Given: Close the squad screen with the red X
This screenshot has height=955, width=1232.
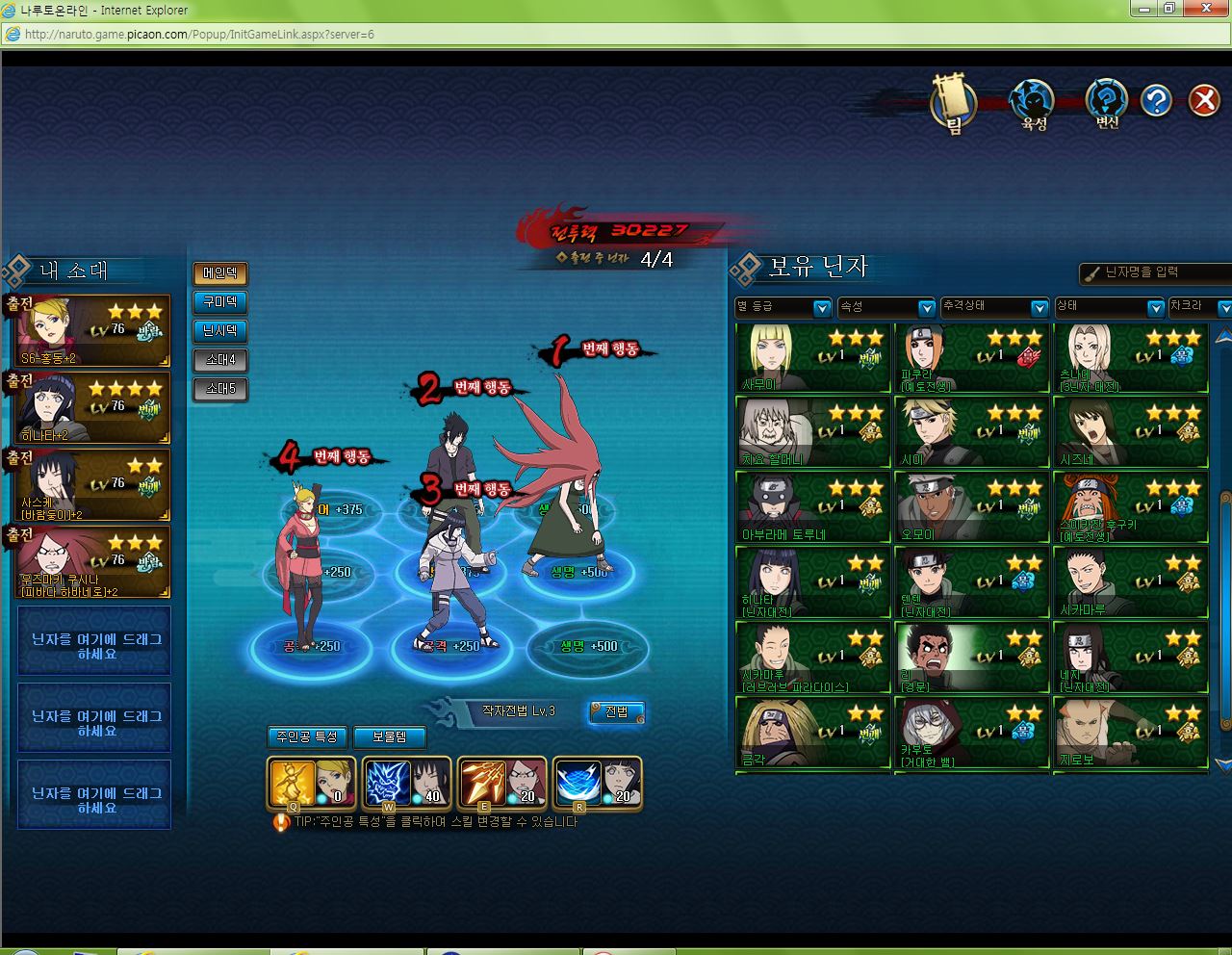Looking at the screenshot, I should tap(1203, 100).
